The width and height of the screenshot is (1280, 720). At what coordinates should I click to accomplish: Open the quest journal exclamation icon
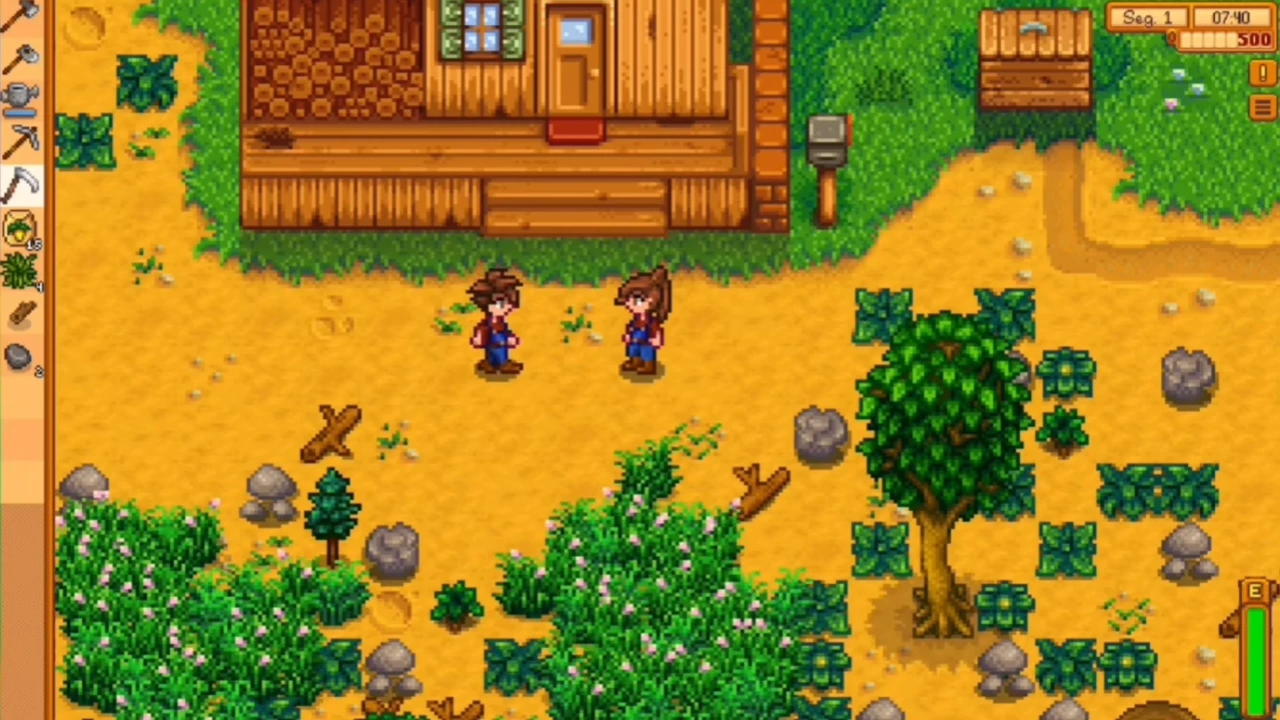1262,73
